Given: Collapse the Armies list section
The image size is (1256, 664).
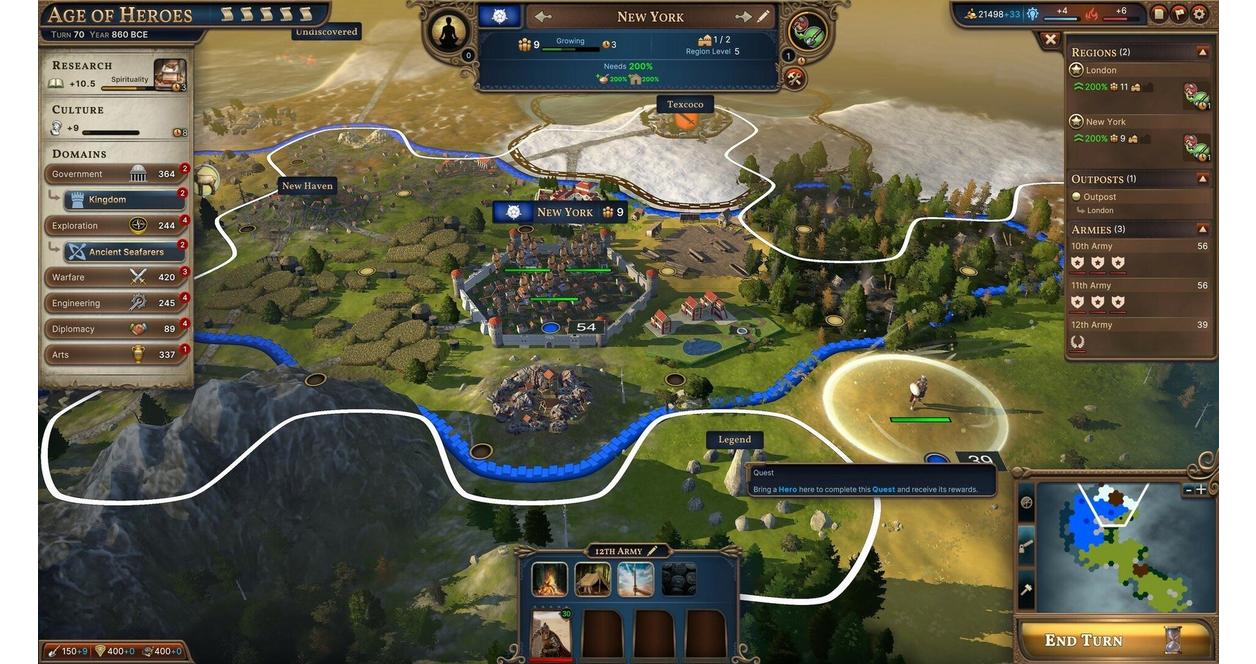Looking at the screenshot, I should (x=1202, y=229).
